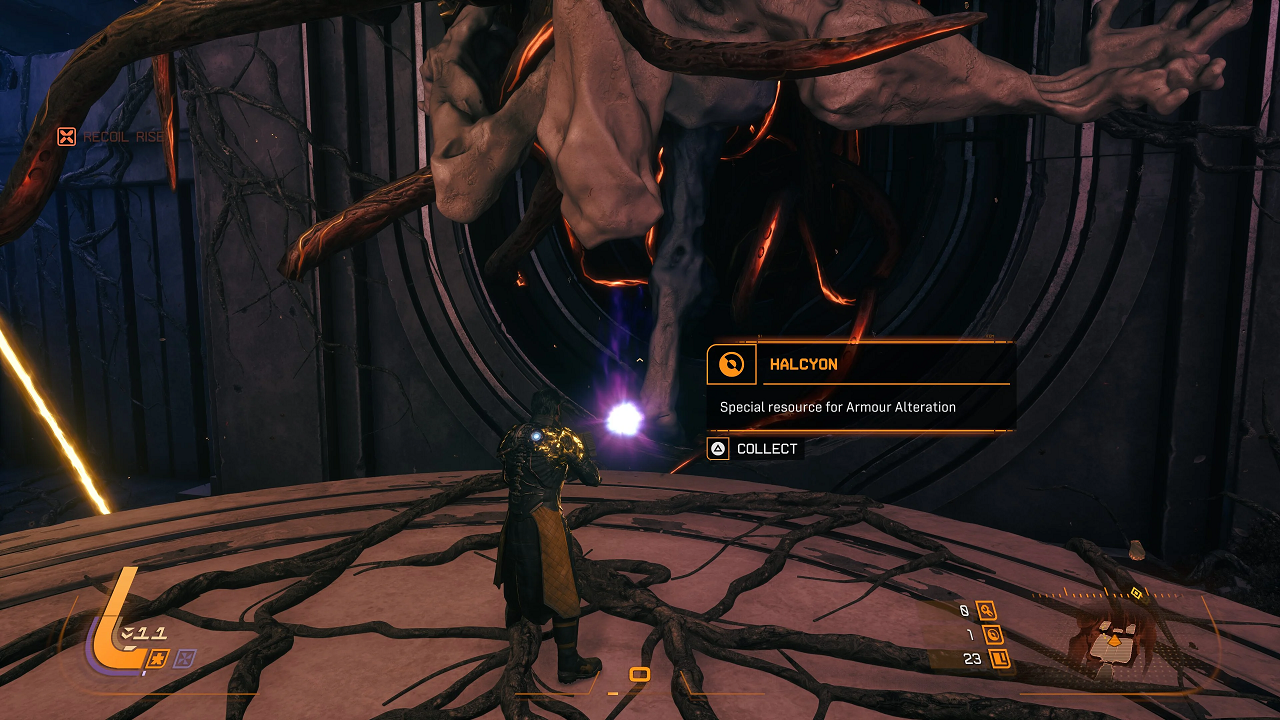Click the square L-shaped resource icon
The image size is (1280, 720).
point(998,658)
